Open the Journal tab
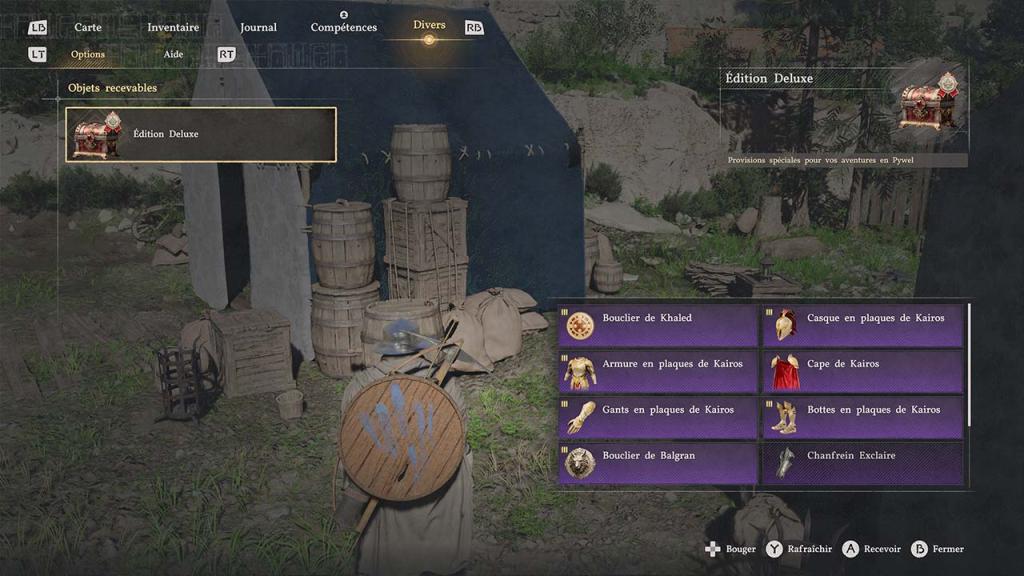 pyautogui.click(x=258, y=27)
